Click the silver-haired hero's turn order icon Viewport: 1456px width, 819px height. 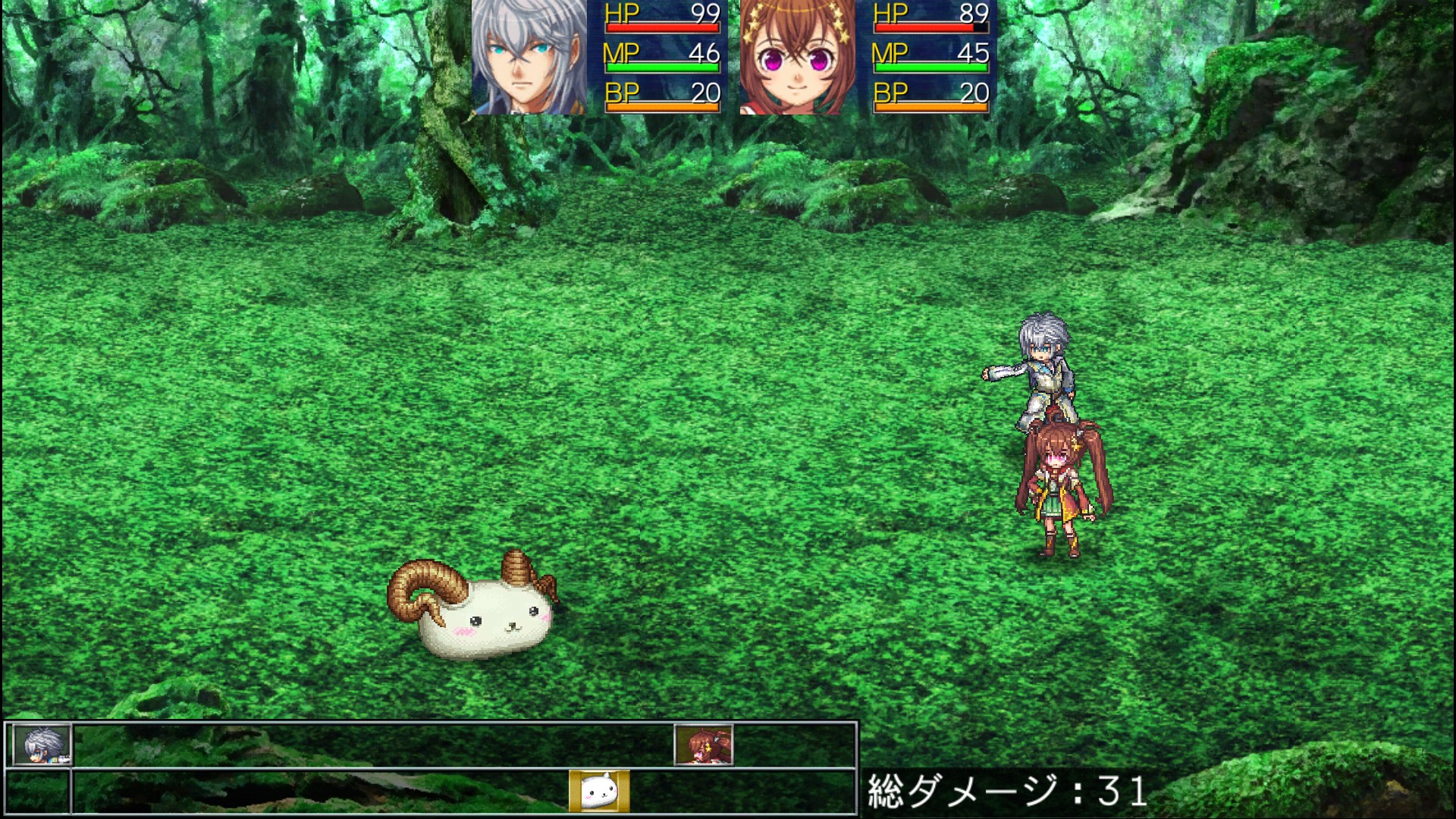tap(42, 745)
